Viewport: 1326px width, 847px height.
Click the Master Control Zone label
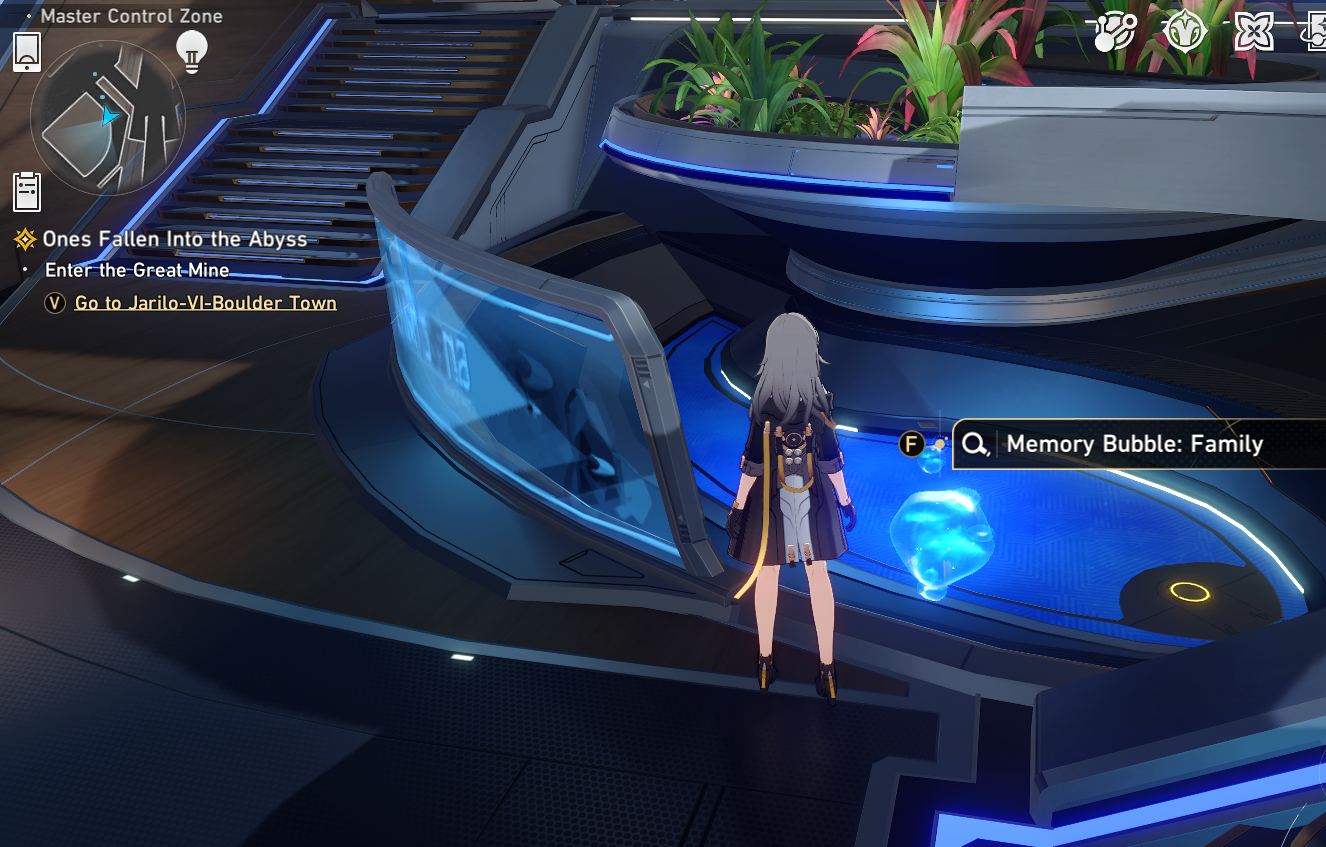pyautogui.click(x=130, y=16)
